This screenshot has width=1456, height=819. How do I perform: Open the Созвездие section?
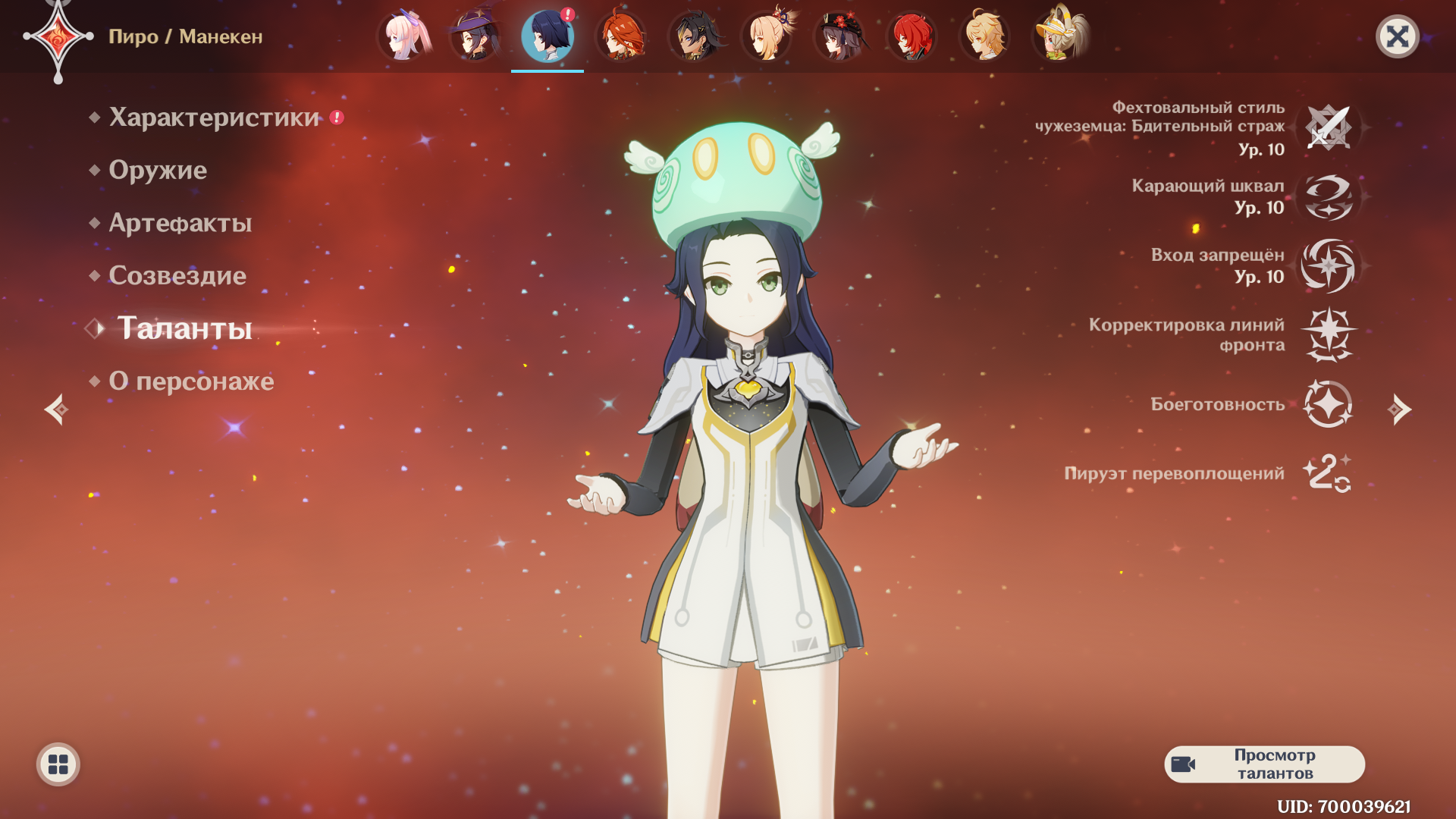click(177, 275)
